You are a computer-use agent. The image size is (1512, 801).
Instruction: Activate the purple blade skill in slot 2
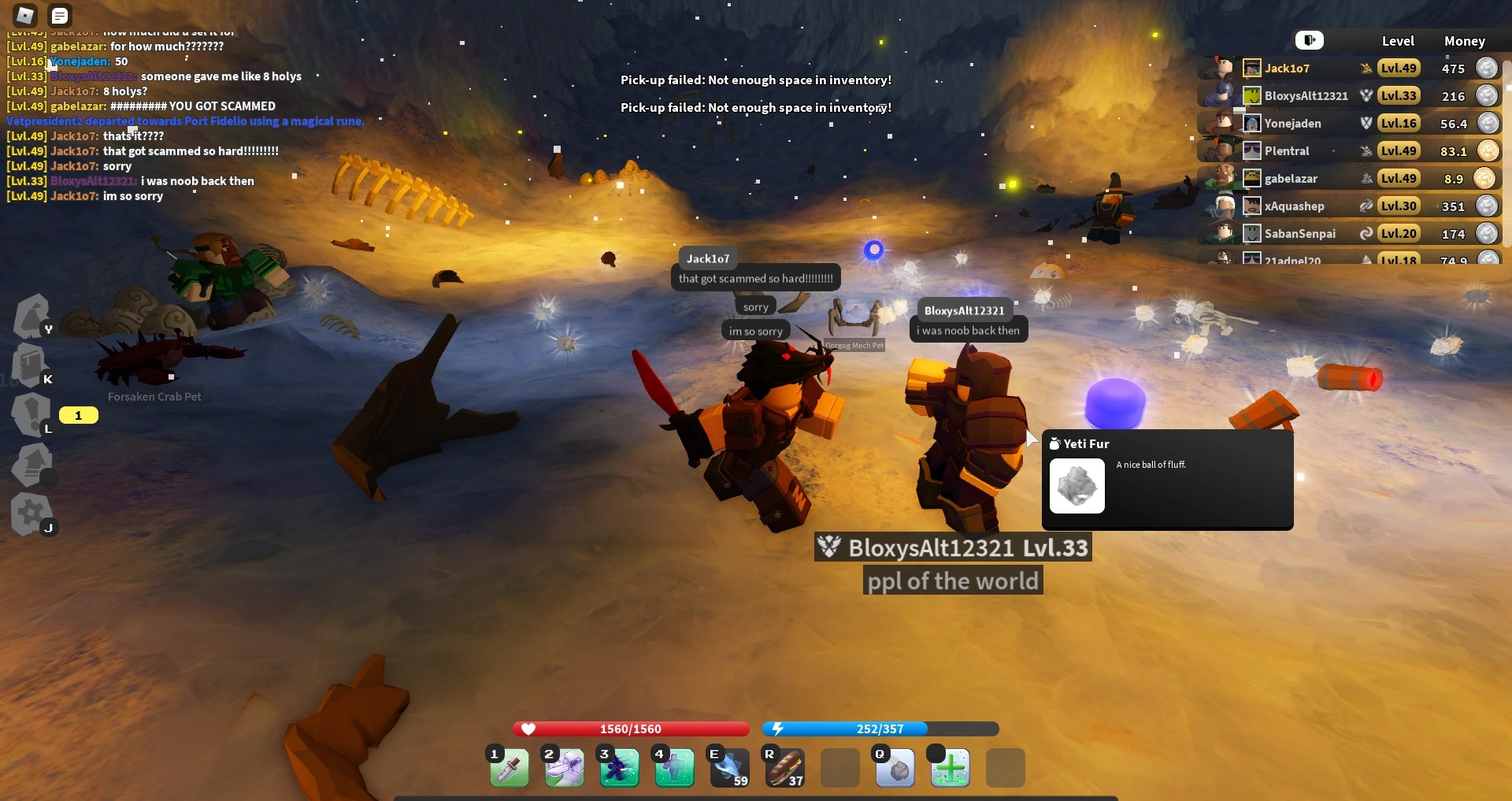click(565, 768)
